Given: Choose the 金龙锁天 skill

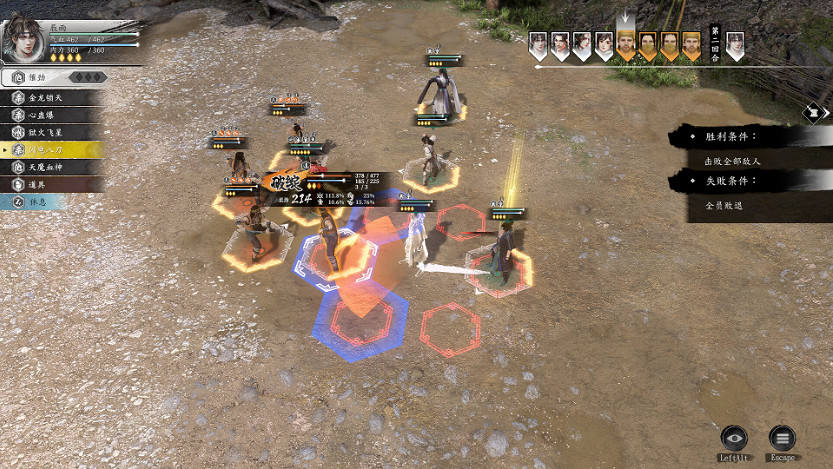Looking at the screenshot, I should [x=50, y=98].
